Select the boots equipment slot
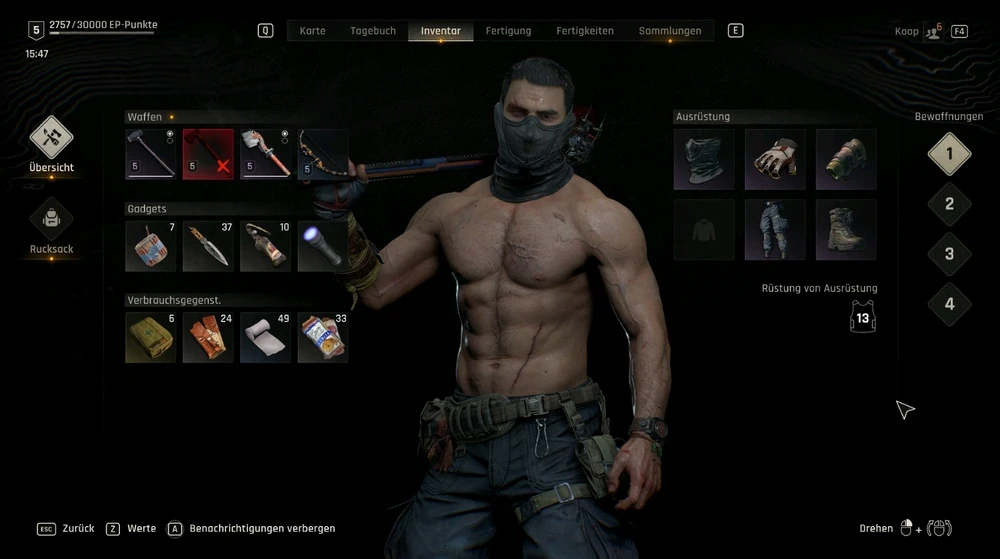 click(x=846, y=229)
